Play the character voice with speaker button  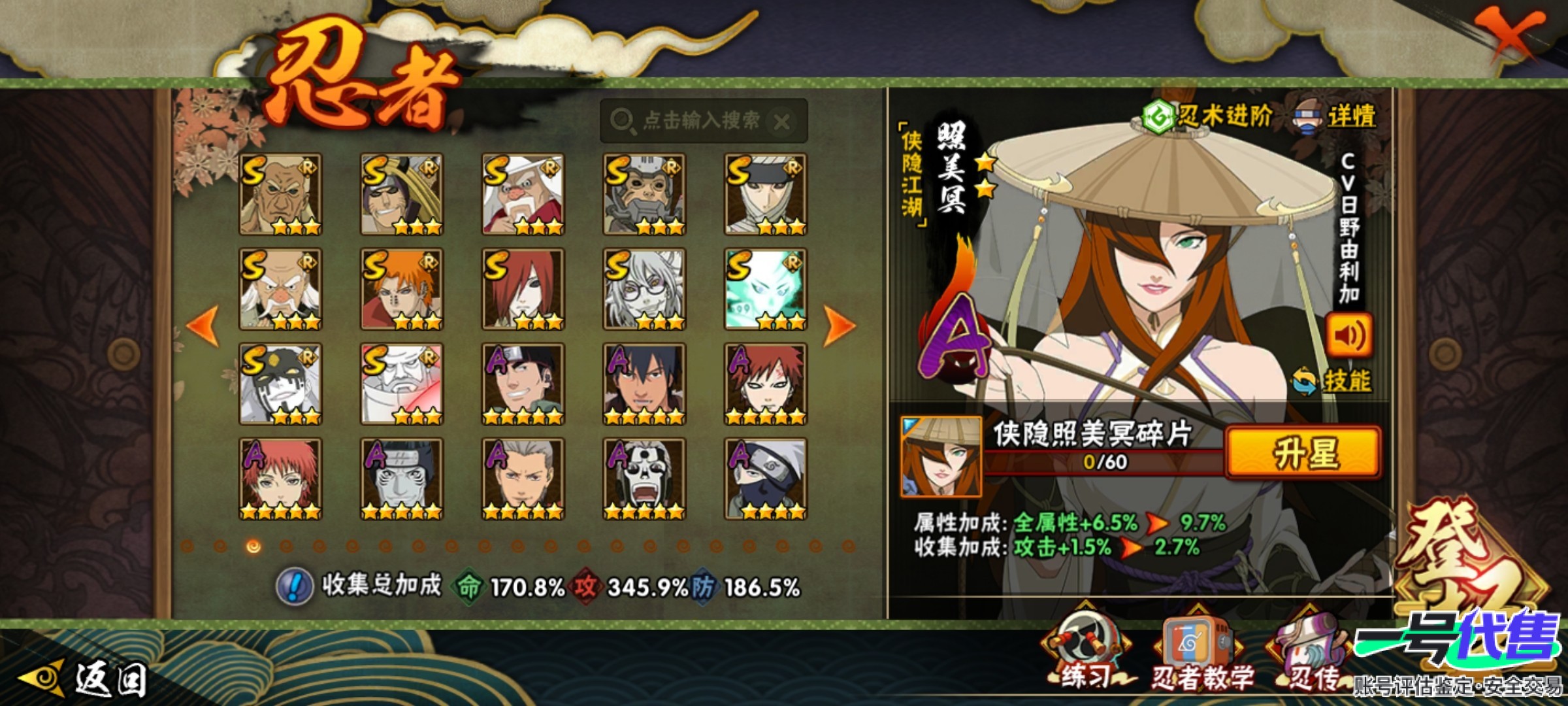tap(1348, 336)
